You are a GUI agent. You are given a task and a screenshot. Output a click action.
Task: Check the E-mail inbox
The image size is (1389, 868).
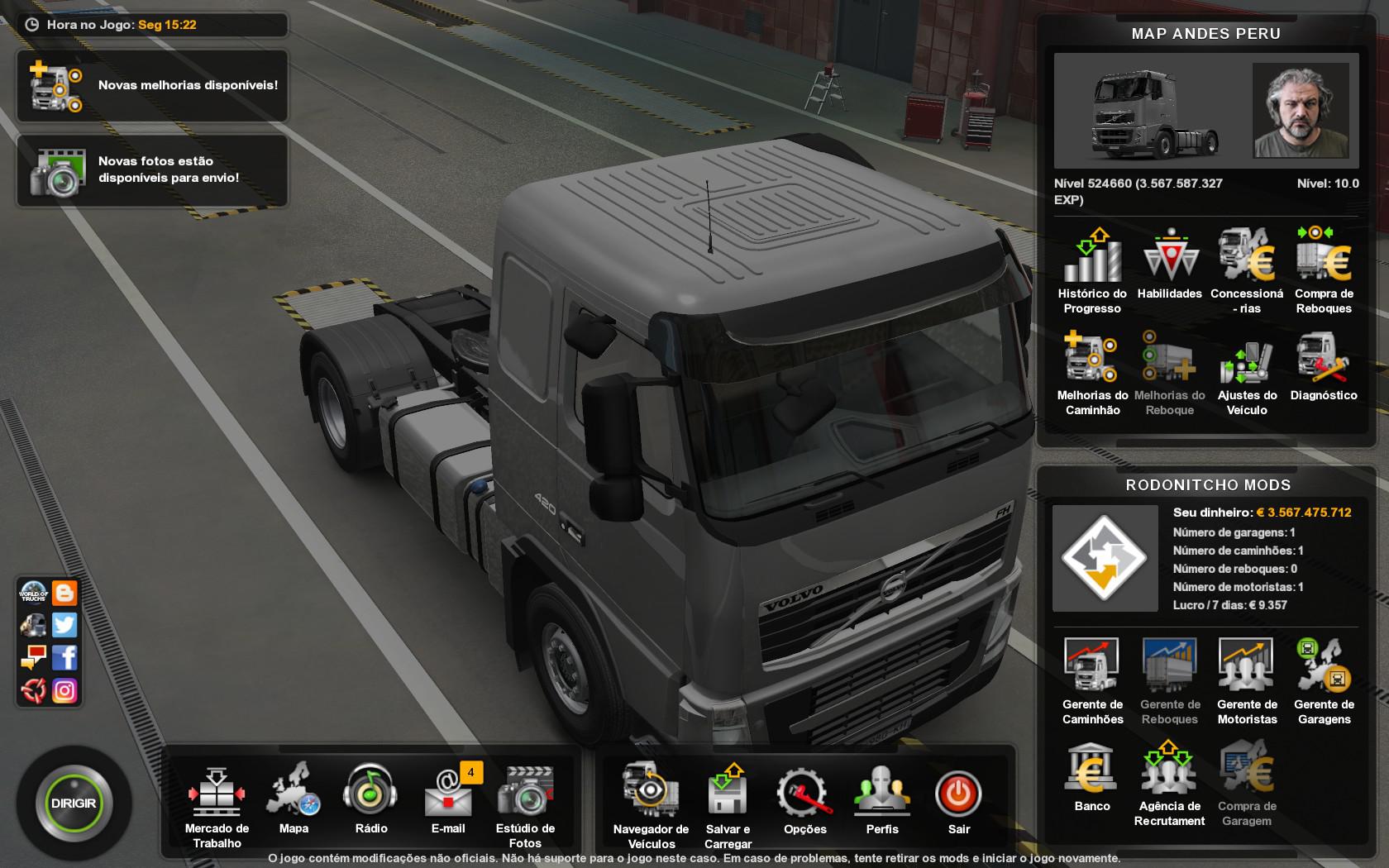[448, 798]
